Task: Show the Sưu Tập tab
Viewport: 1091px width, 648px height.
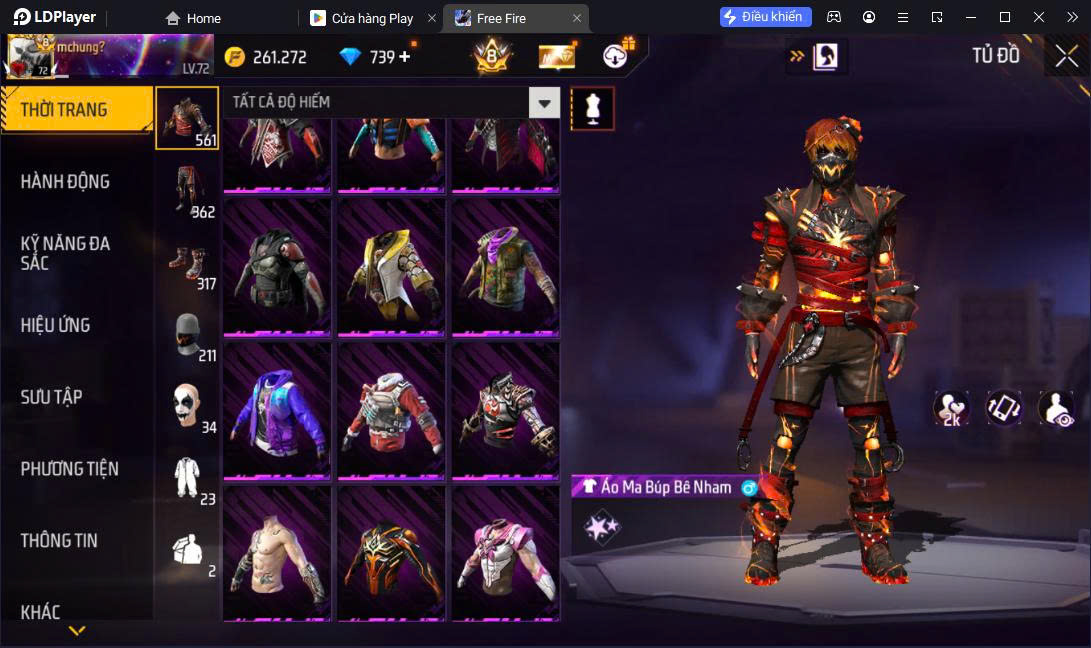Action: point(51,397)
